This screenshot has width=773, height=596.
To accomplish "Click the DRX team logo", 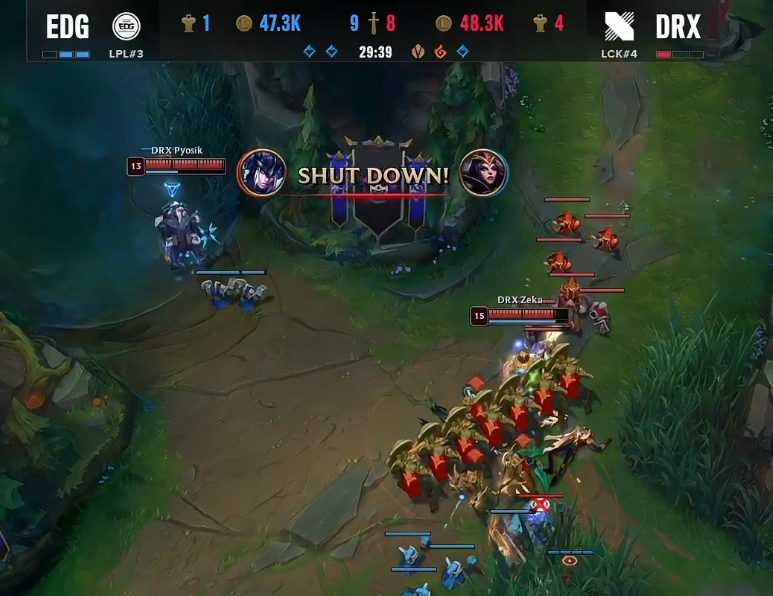I will (x=619, y=27).
